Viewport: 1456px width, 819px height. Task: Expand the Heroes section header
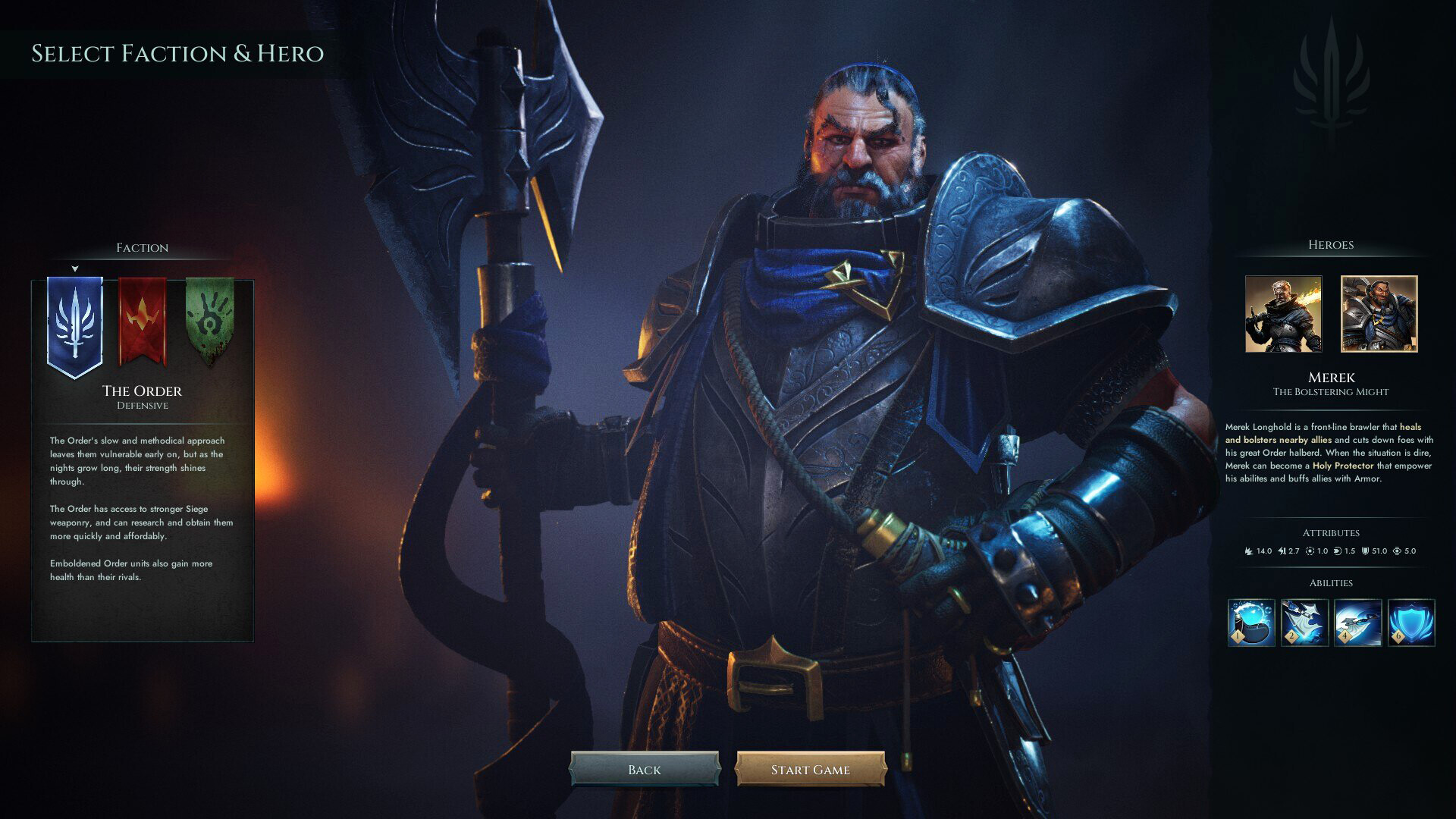(1330, 244)
